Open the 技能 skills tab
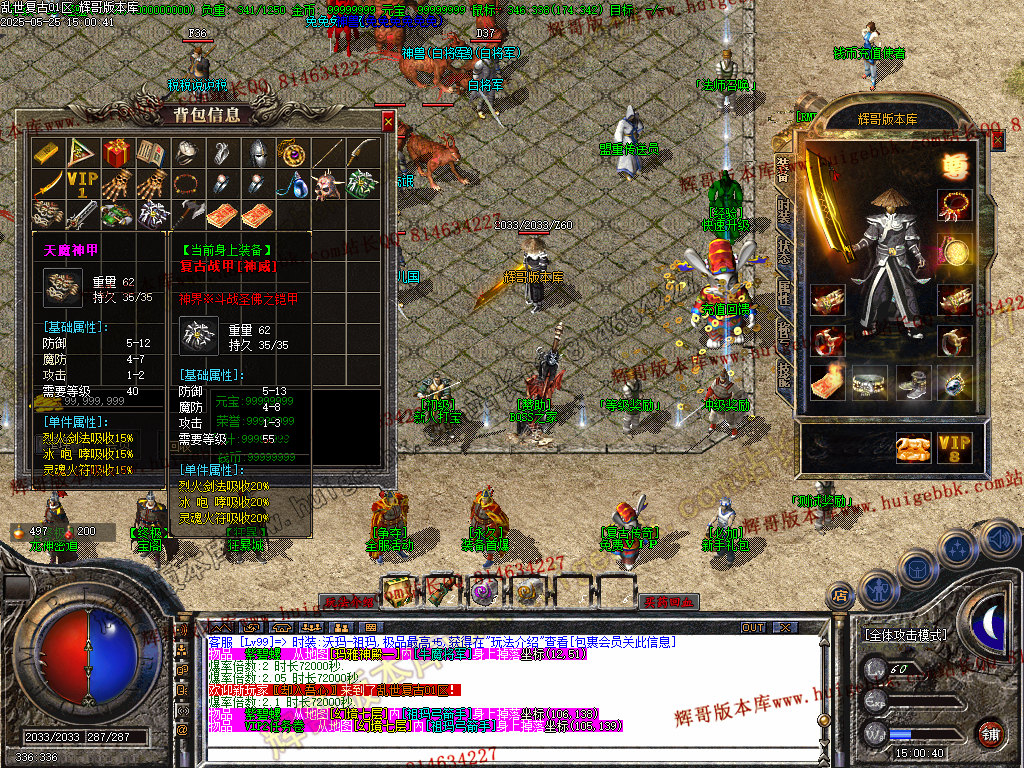This screenshot has width=1024, height=768. [x=783, y=372]
